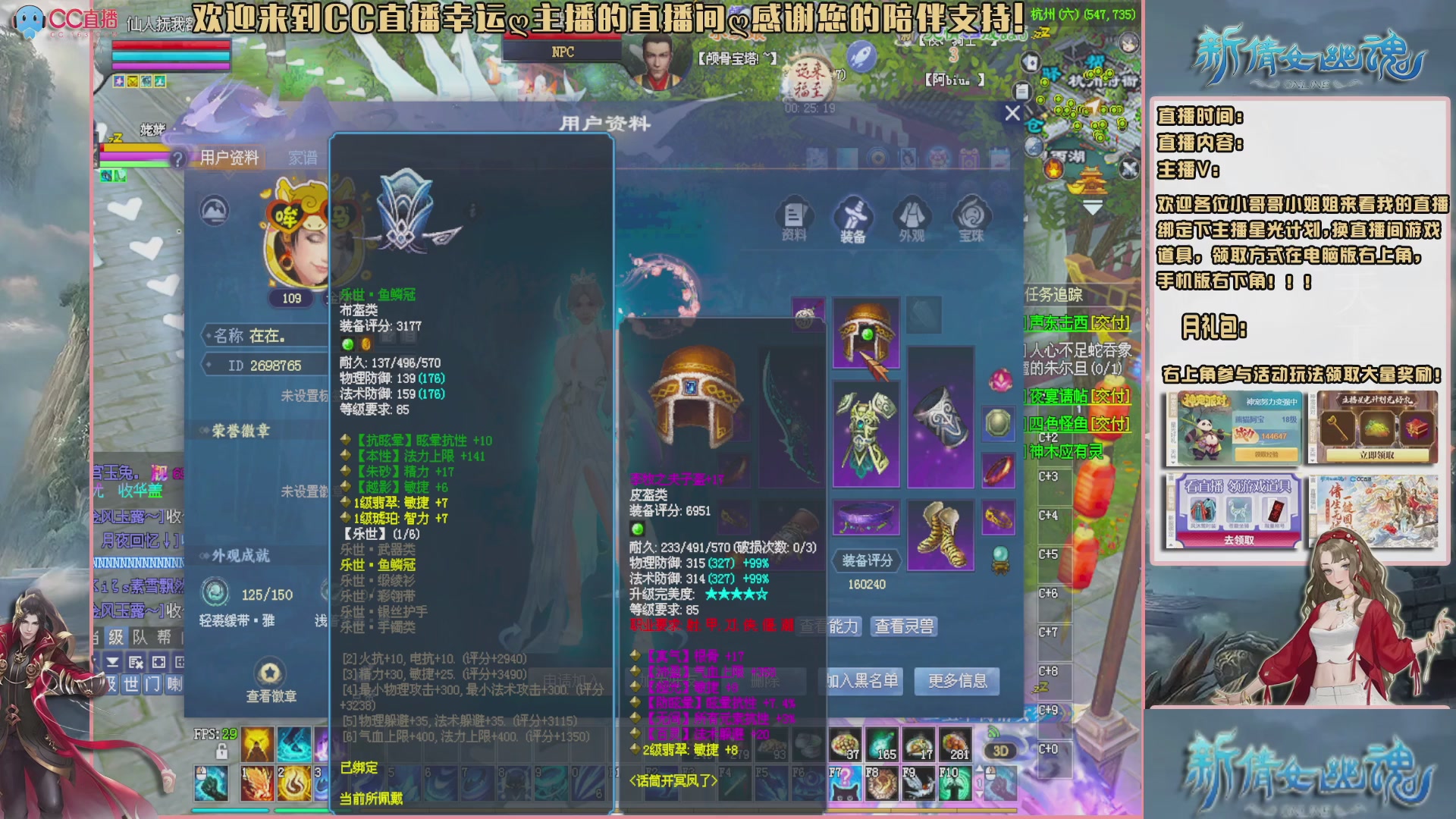The width and height of the screenshot is (1456, 819).
Task: Toggle the lock icon near FPS counter
Action: click(221, 752)
